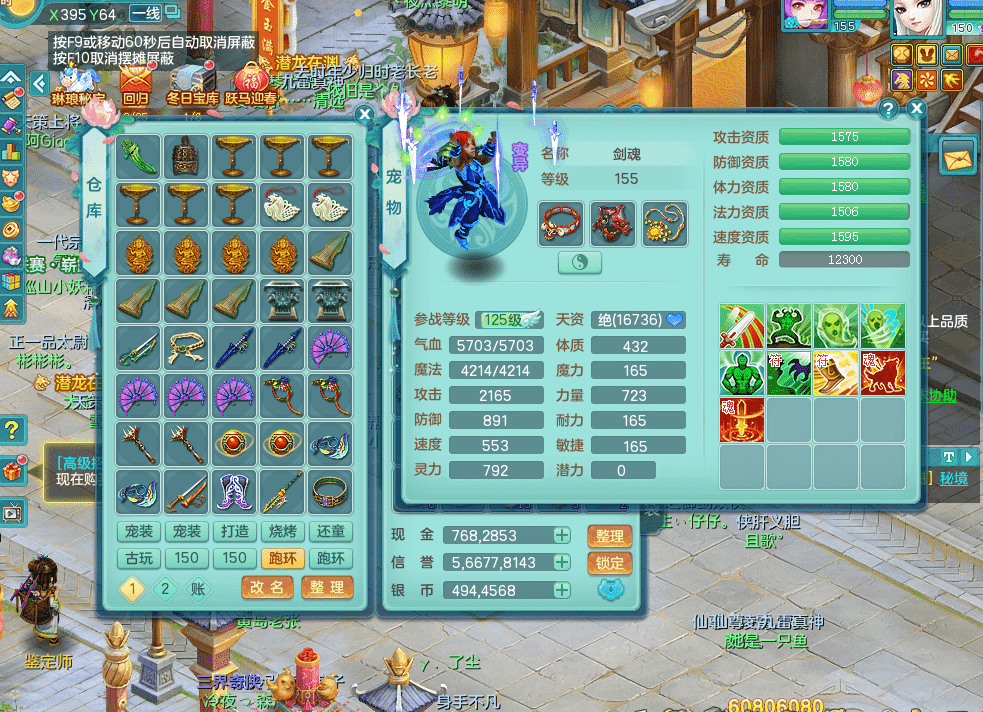
Task: Open the pet panel help question mark
Action: point(888,109)
